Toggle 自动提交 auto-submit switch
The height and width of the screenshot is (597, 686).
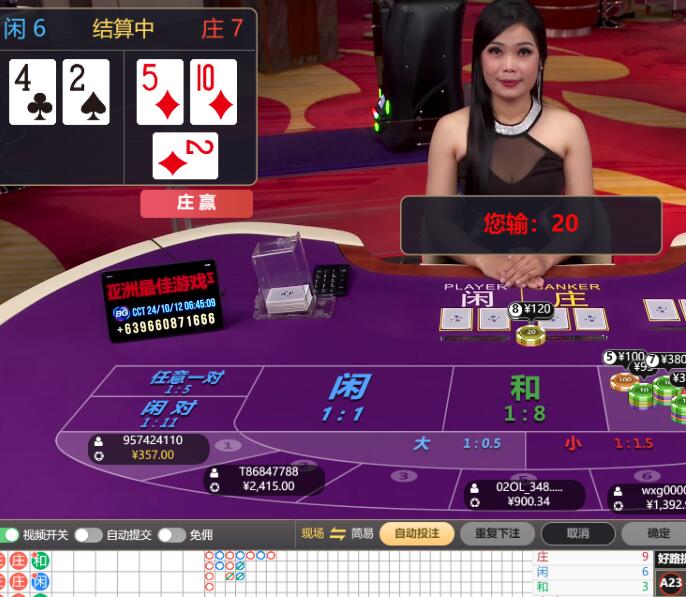(88, 534)
